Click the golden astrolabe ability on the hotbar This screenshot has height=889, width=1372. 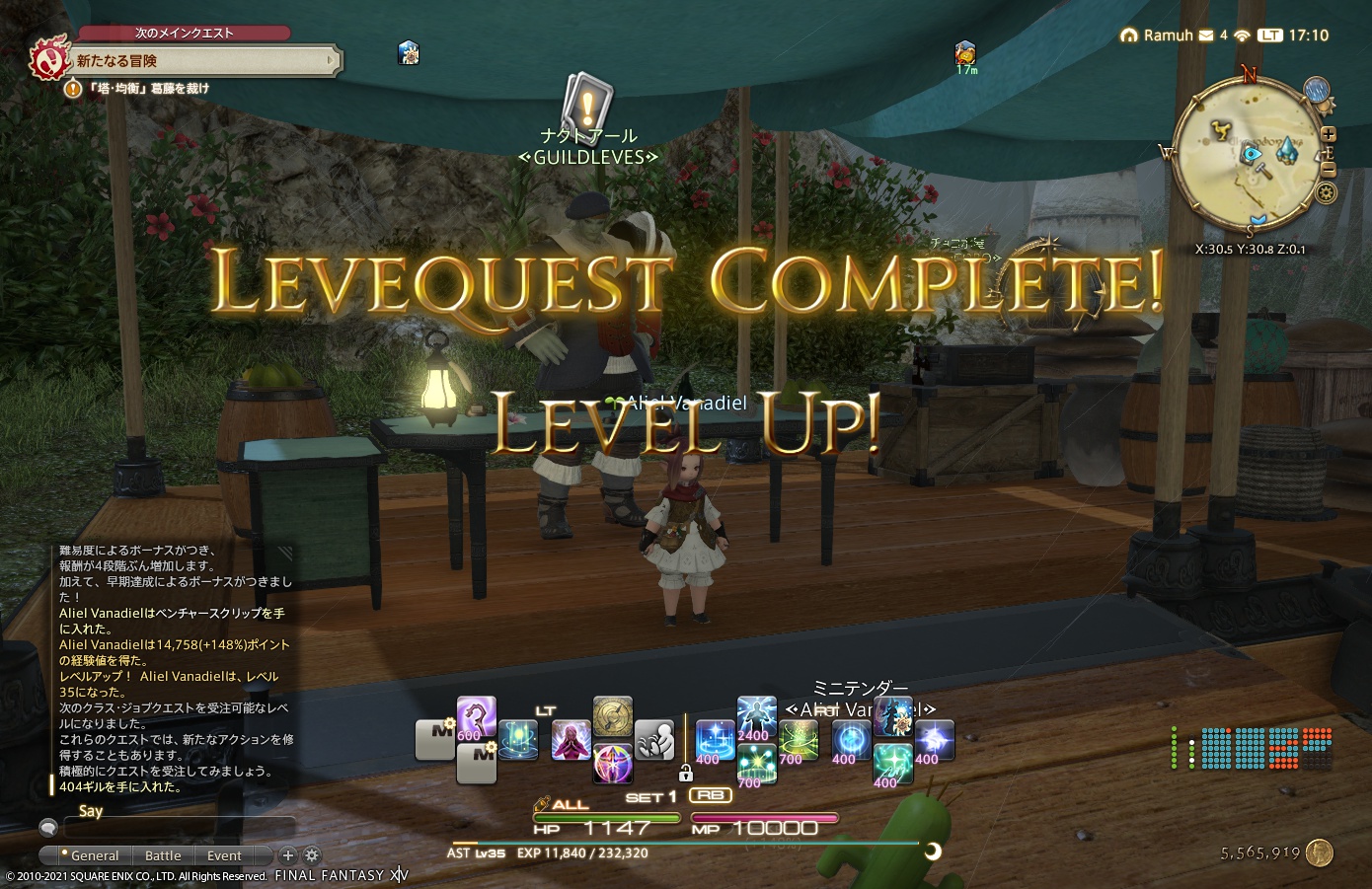tap(613, 715)
